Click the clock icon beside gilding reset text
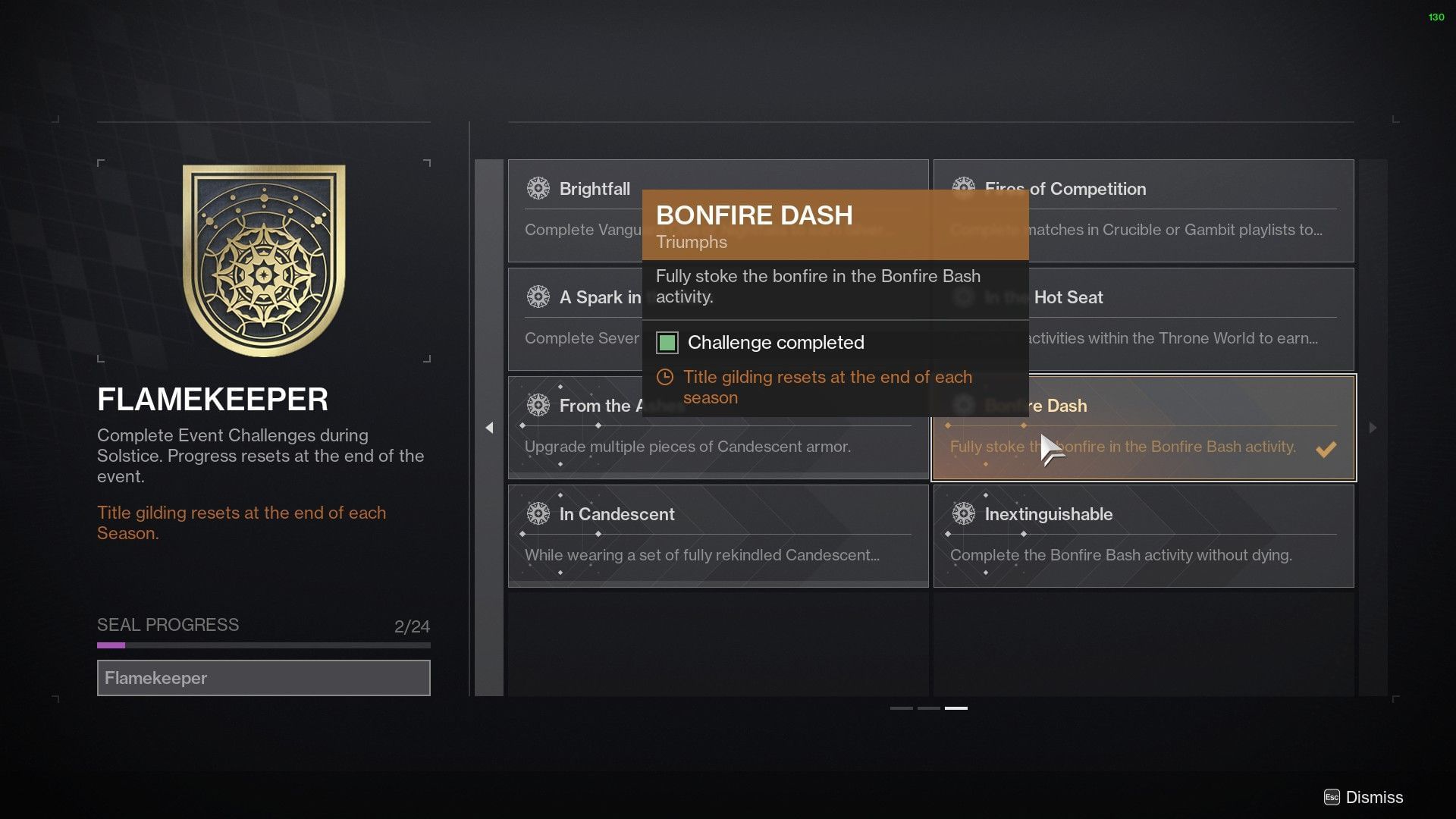Screen dimensions: 1456x819 click(x=664, y=377)
